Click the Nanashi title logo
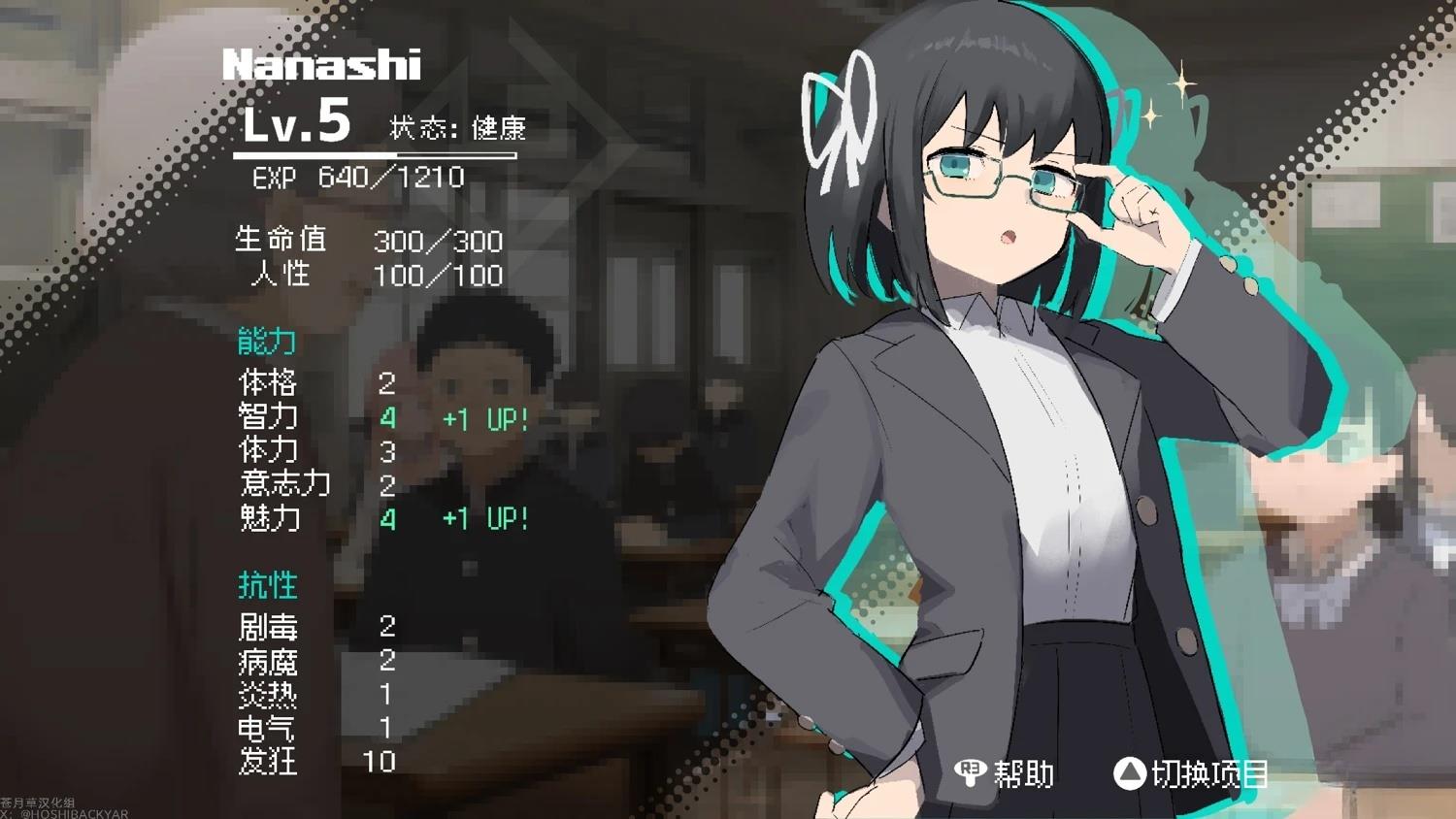This screenshot has width=1456, height=819. (320, 66)
